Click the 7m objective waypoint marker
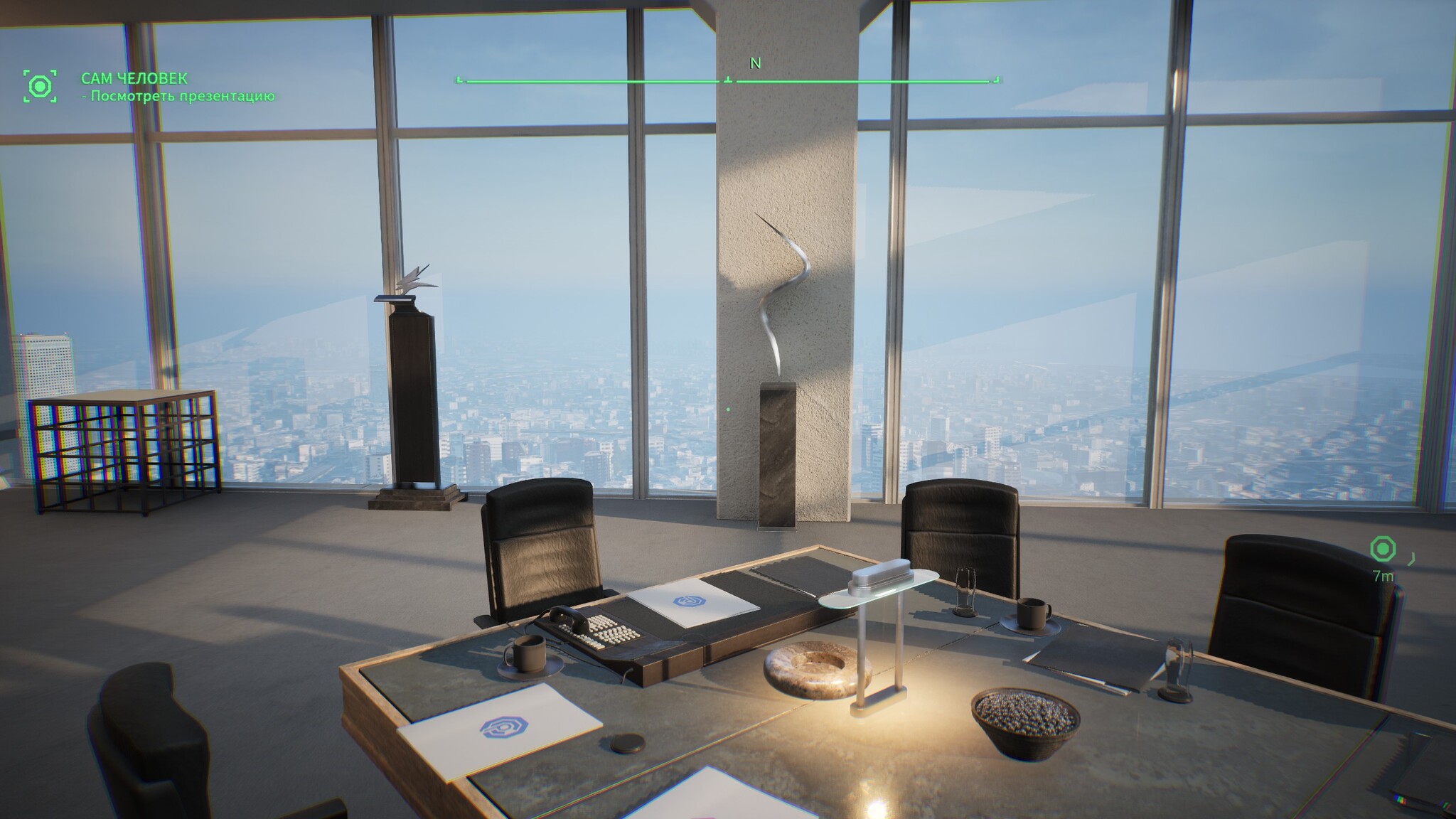1456x819 pixels. click(1383, 550)
